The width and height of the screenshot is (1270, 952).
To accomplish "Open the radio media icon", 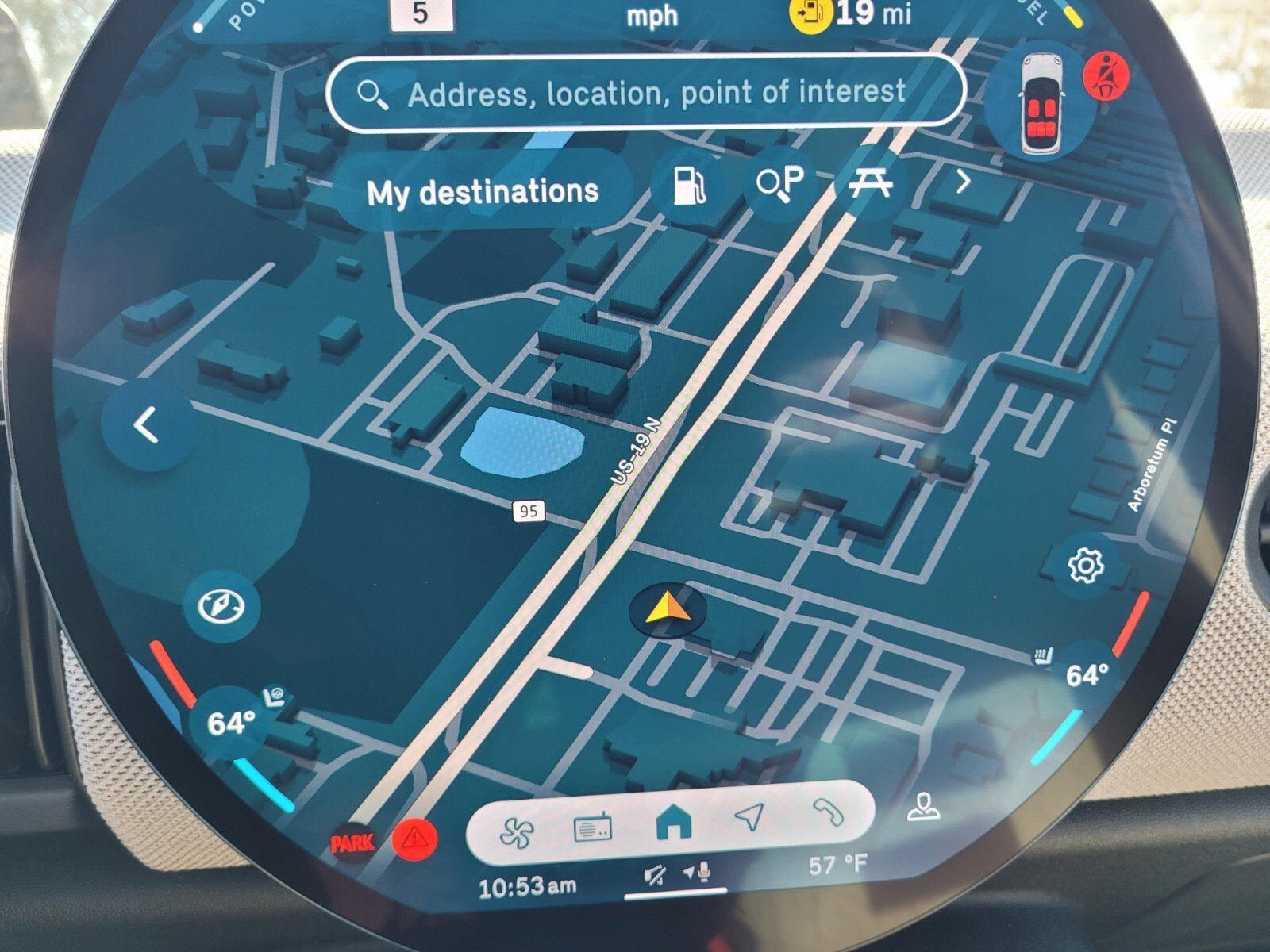I will pos(592,829).
